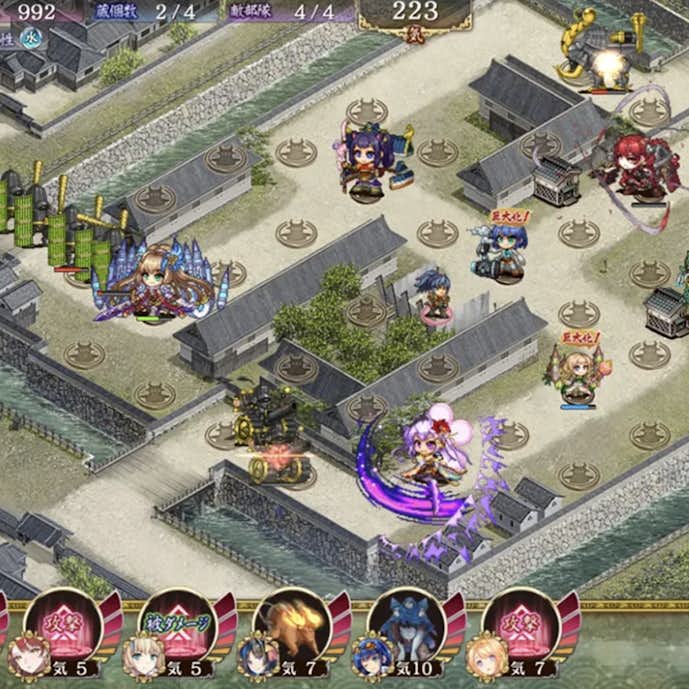Pick the fiery beast unit card costing 7
689x689 pixels.
click(x=293, y=630)
